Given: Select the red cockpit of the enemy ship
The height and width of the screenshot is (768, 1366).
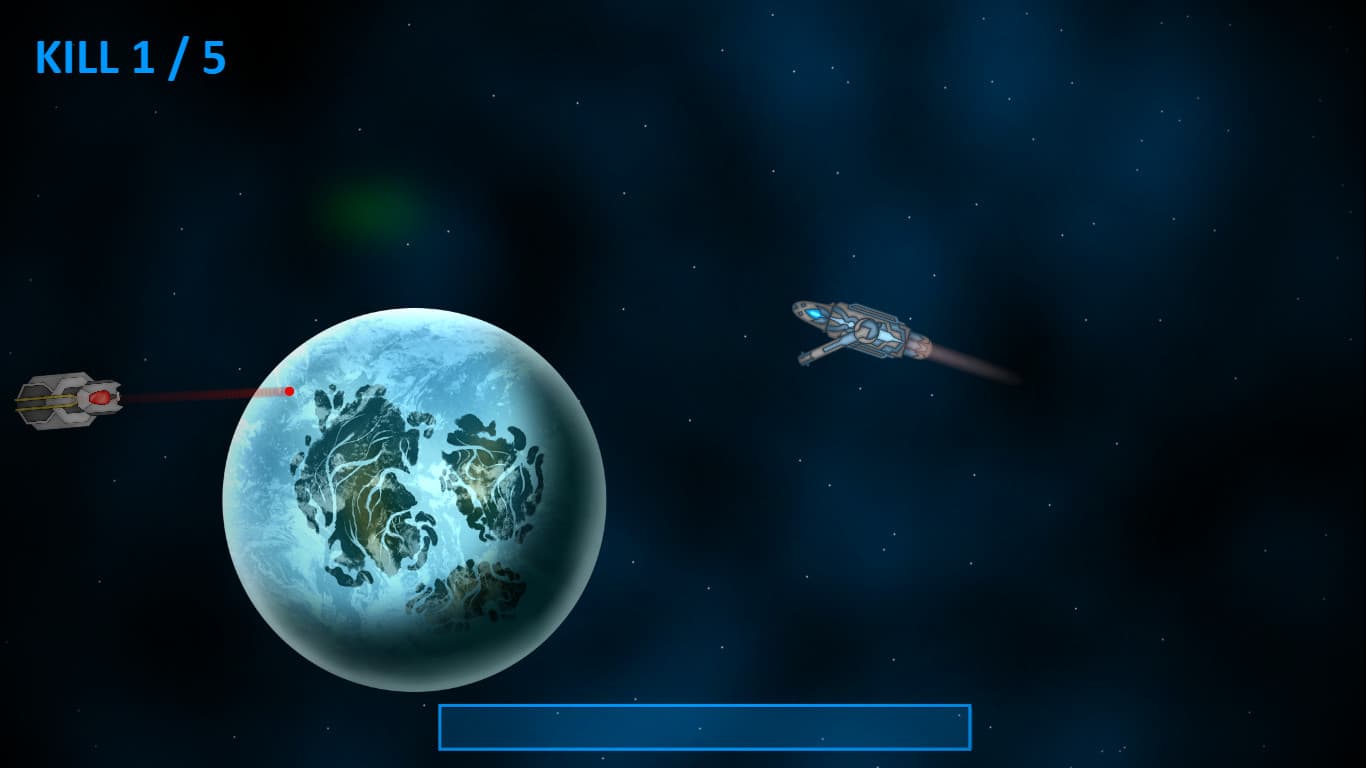Looking at the screenshot, I should [x=102, y=399].
